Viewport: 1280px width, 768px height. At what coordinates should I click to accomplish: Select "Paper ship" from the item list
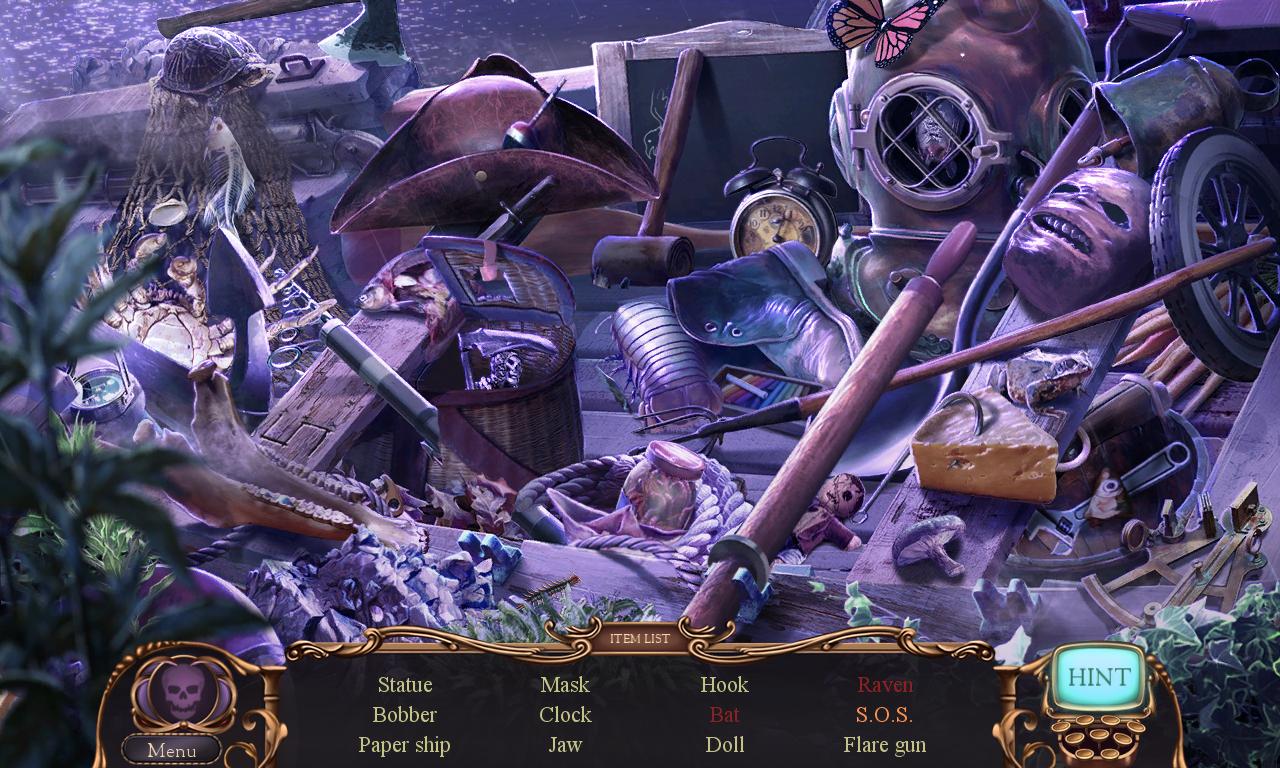point(404,745)
